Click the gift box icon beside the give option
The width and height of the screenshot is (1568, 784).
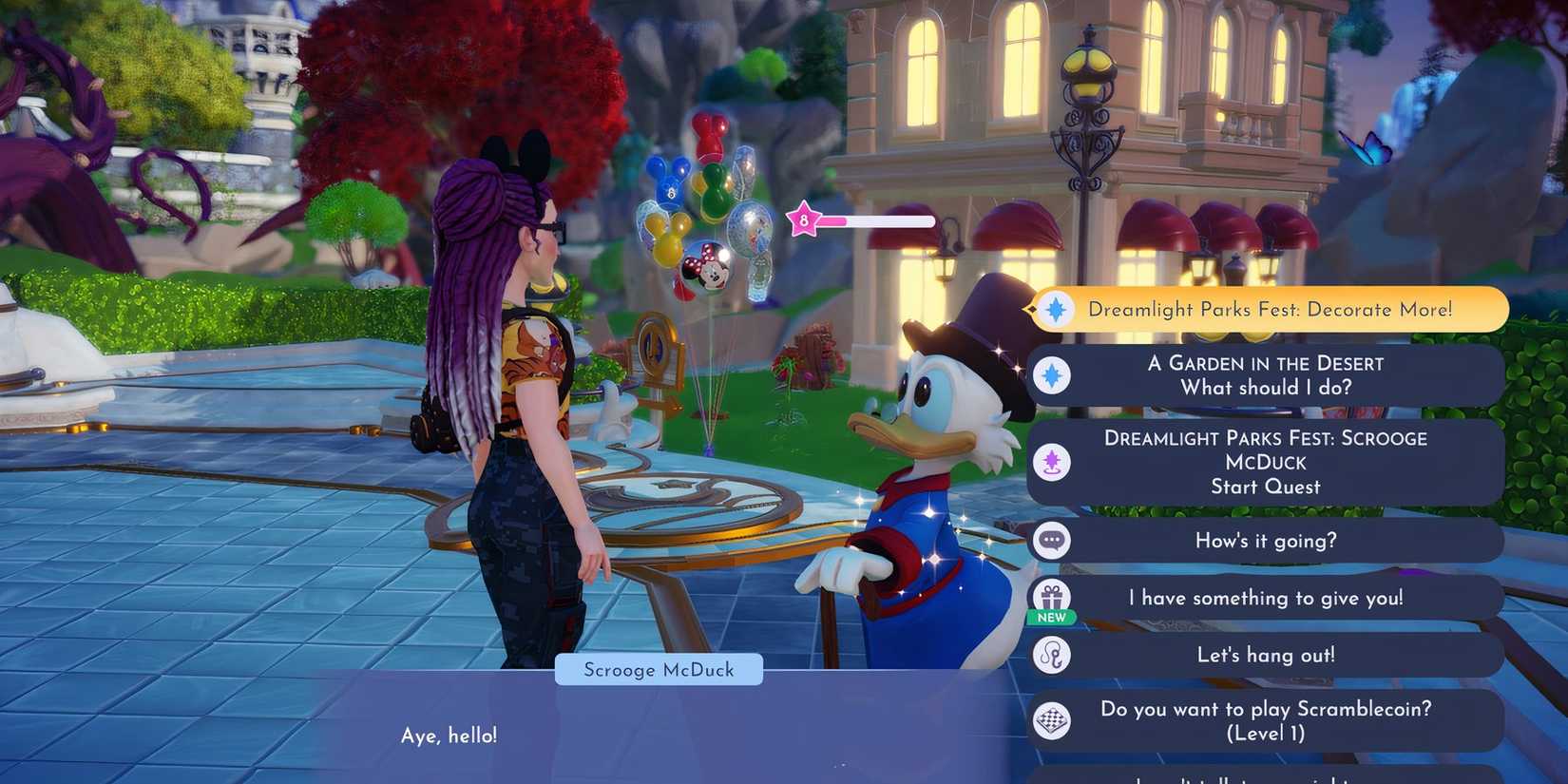click(1051, 597)
